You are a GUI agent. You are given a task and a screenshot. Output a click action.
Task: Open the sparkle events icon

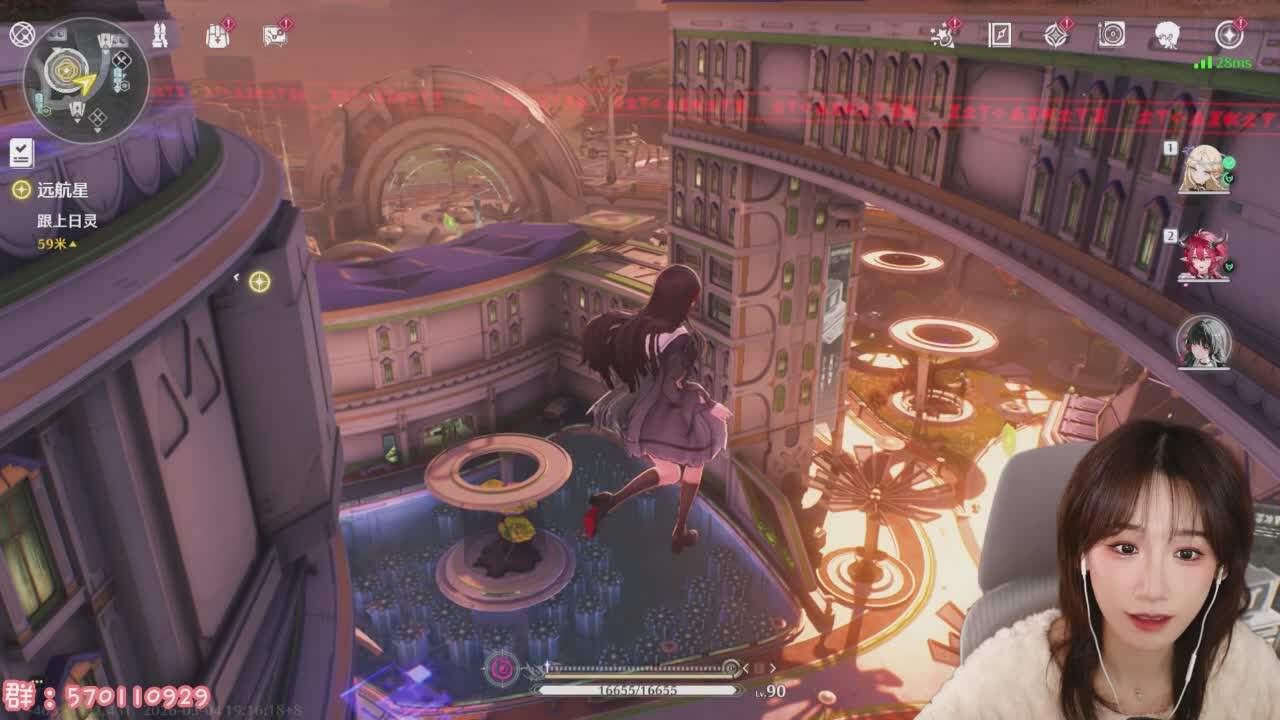coord(942,36)
